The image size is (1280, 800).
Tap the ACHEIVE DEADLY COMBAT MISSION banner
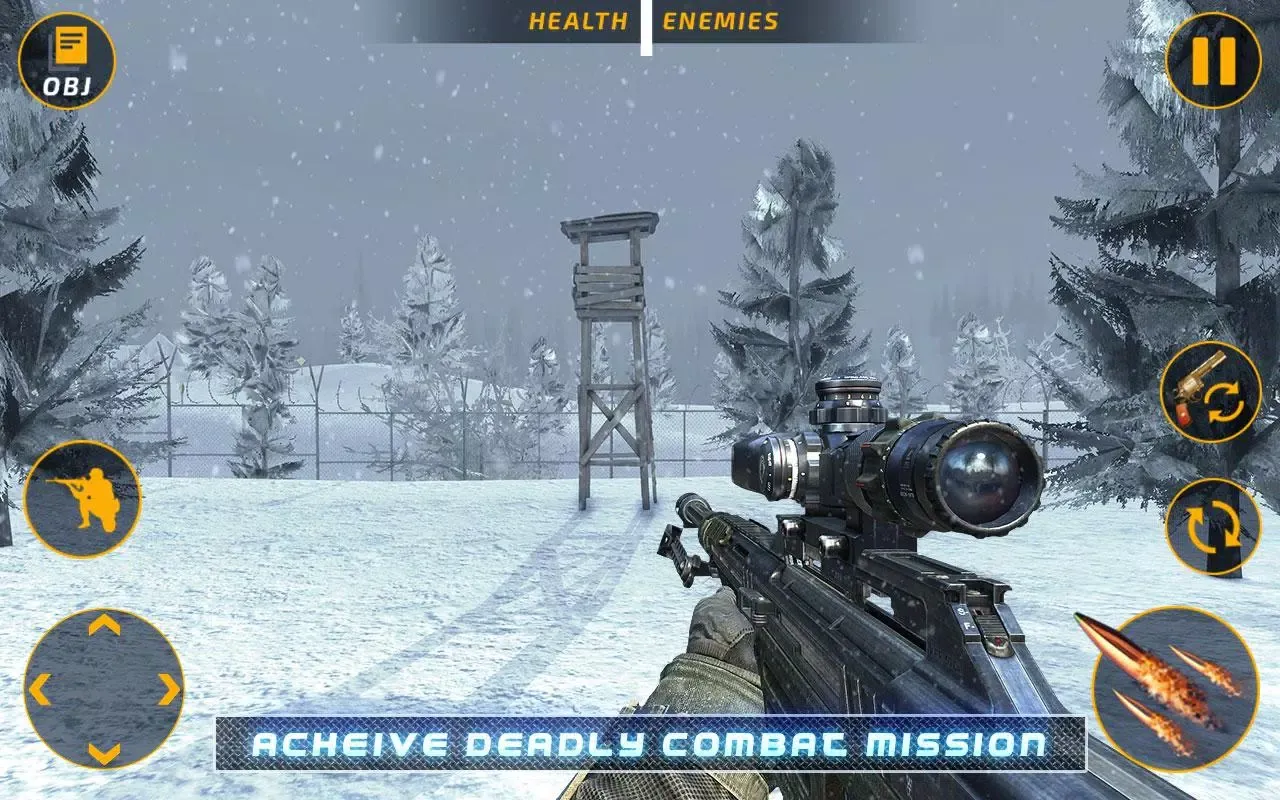(x=640, y=746)
